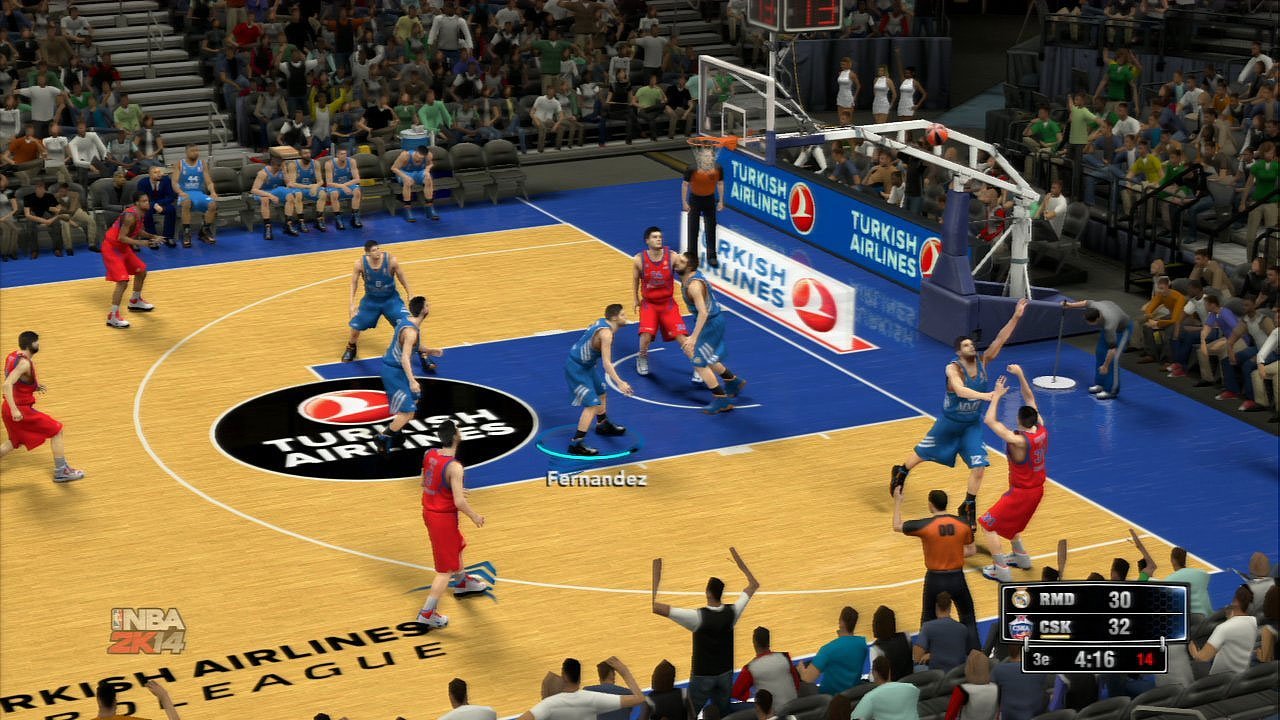Screen dimensions: 1280x720
Task: Click the CSKA Moscow logo on the scoreboard
Action: (1020, 626)
